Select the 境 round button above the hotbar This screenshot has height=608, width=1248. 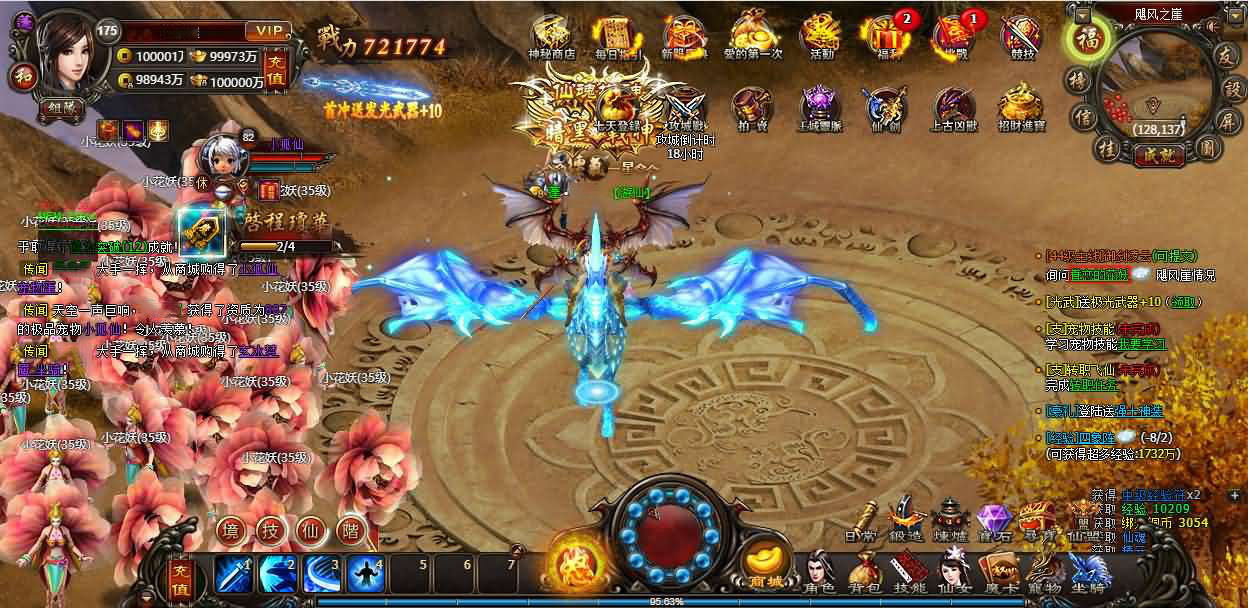231,530
